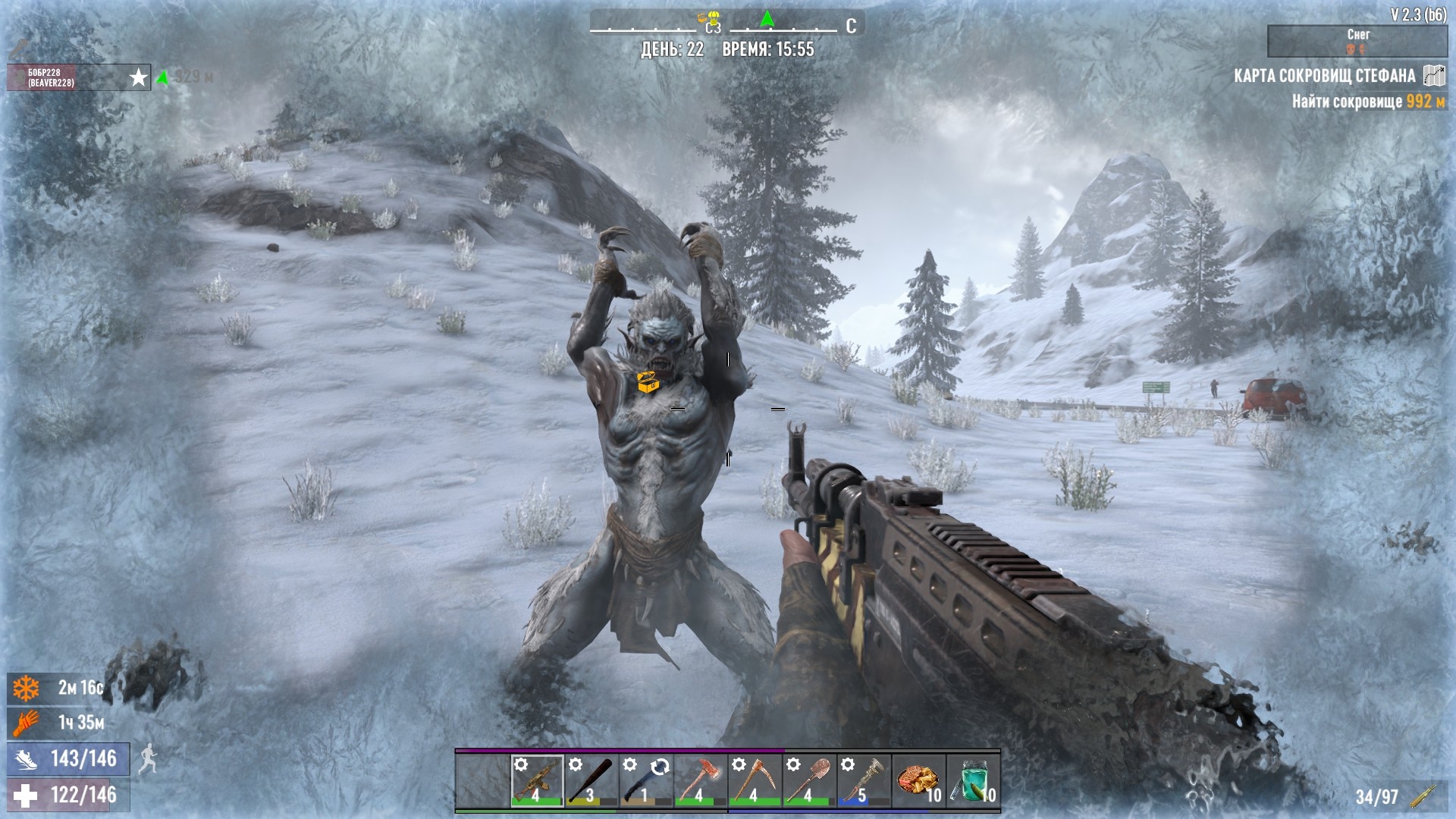Select the green drink jar slot
The image size is (1456, 819).
click(973, 780)
